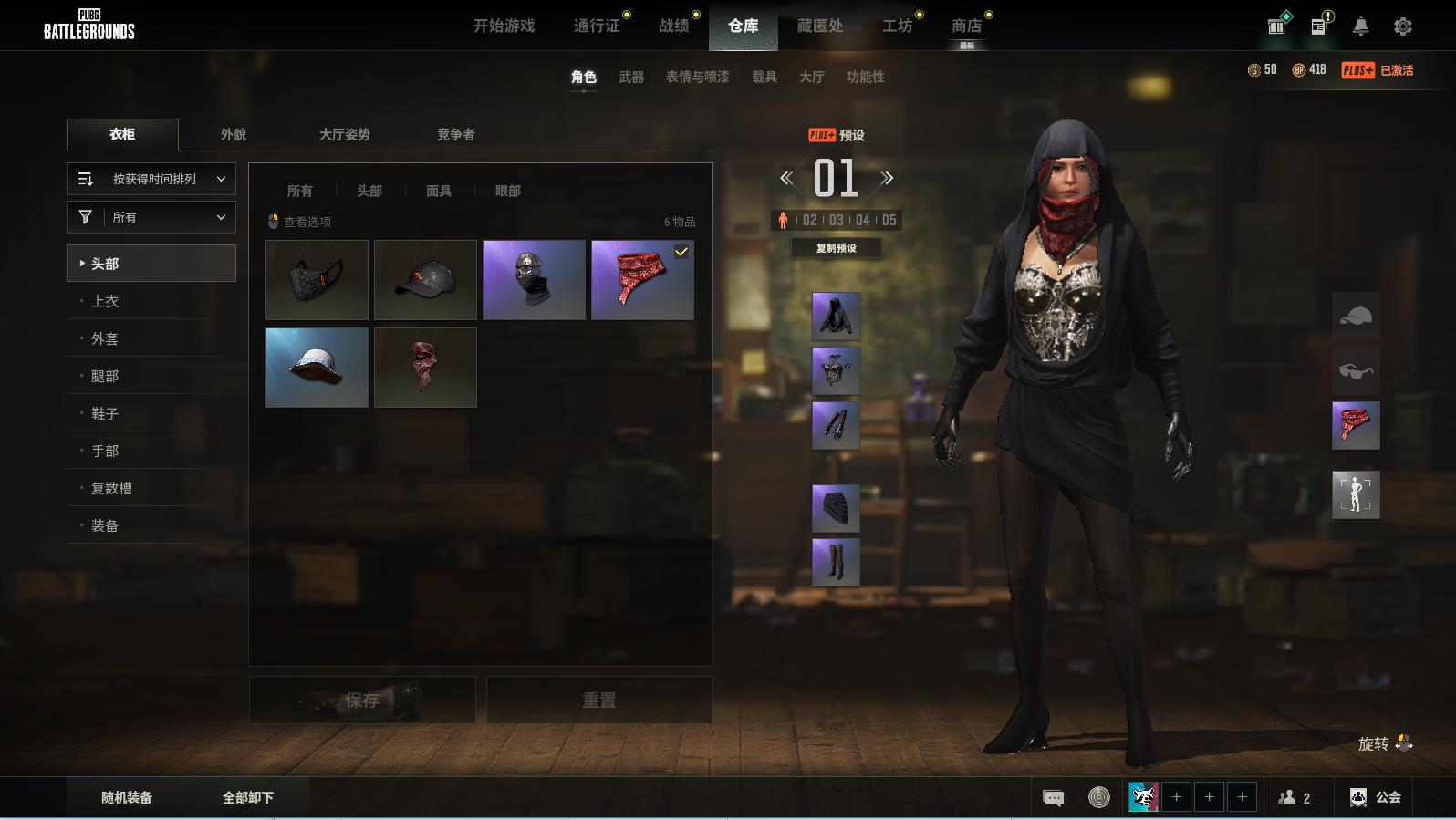This screenshot has height=820, width=1456.
Task: Equip the black baseball cap item
Action: (425, 279)
